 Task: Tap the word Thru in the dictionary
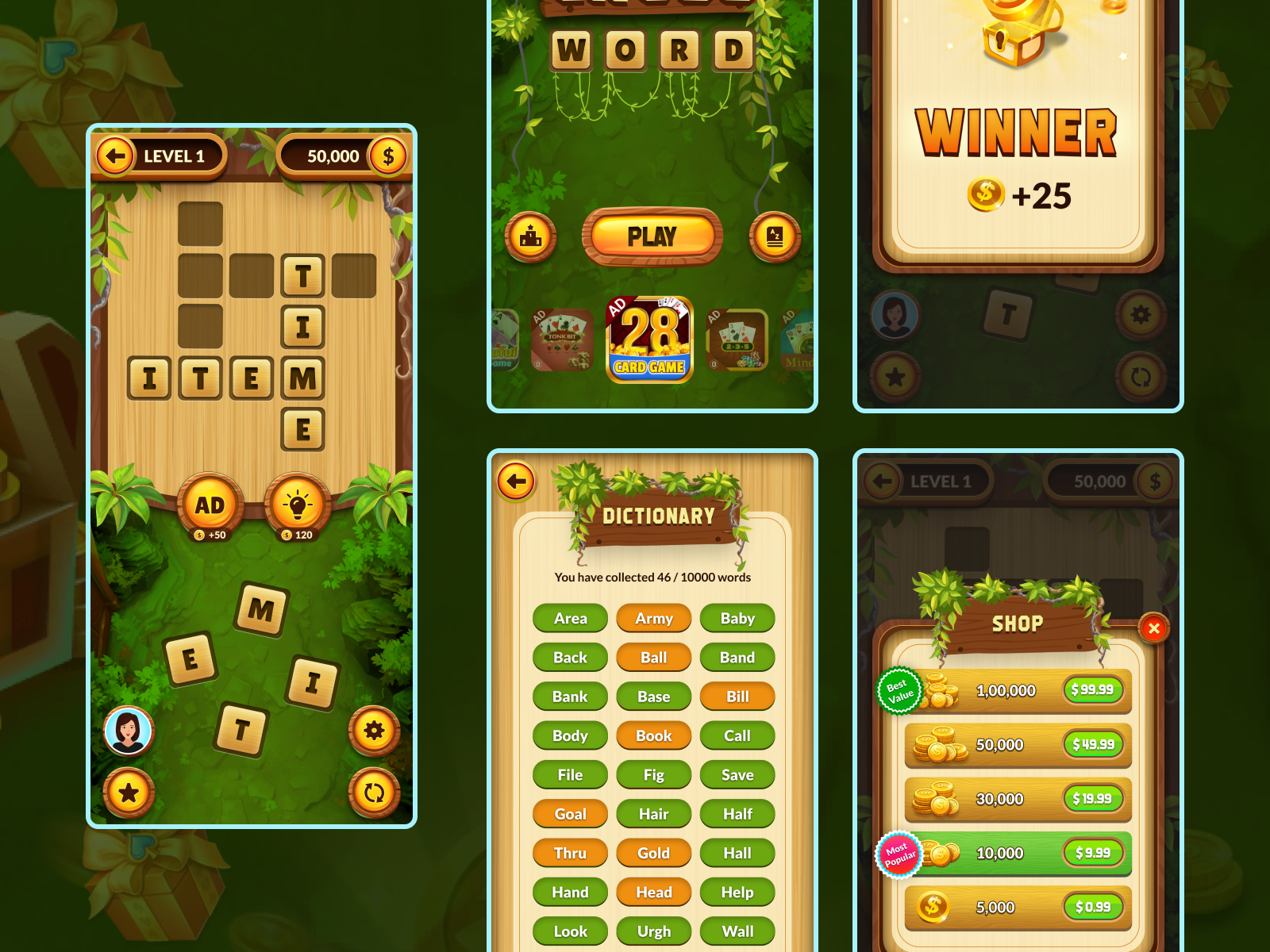(570, 853)
